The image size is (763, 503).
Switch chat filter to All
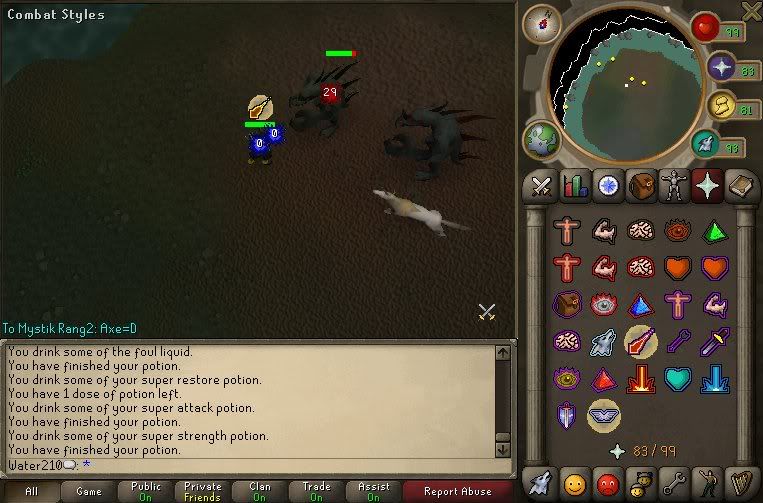[32, 491]
